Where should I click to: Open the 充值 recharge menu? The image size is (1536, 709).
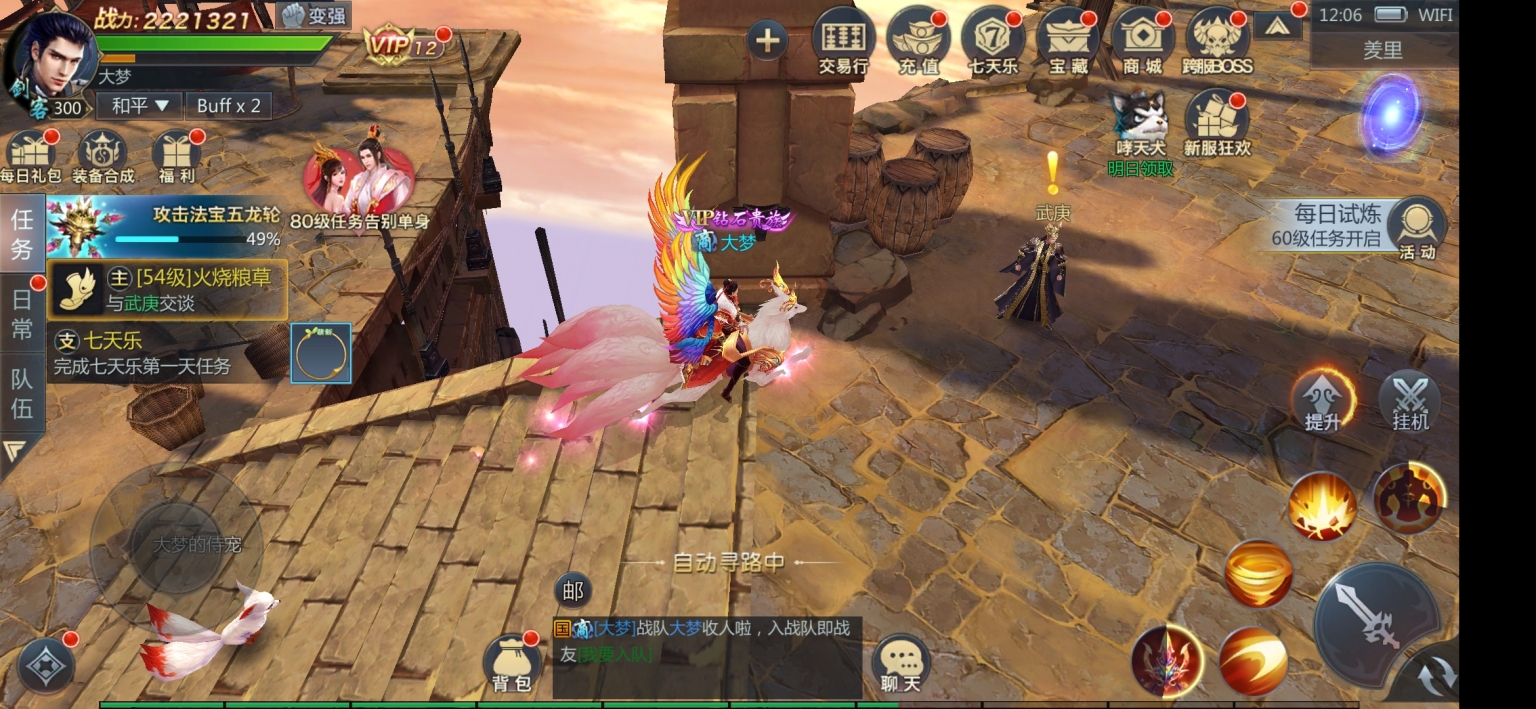point(918,41)
